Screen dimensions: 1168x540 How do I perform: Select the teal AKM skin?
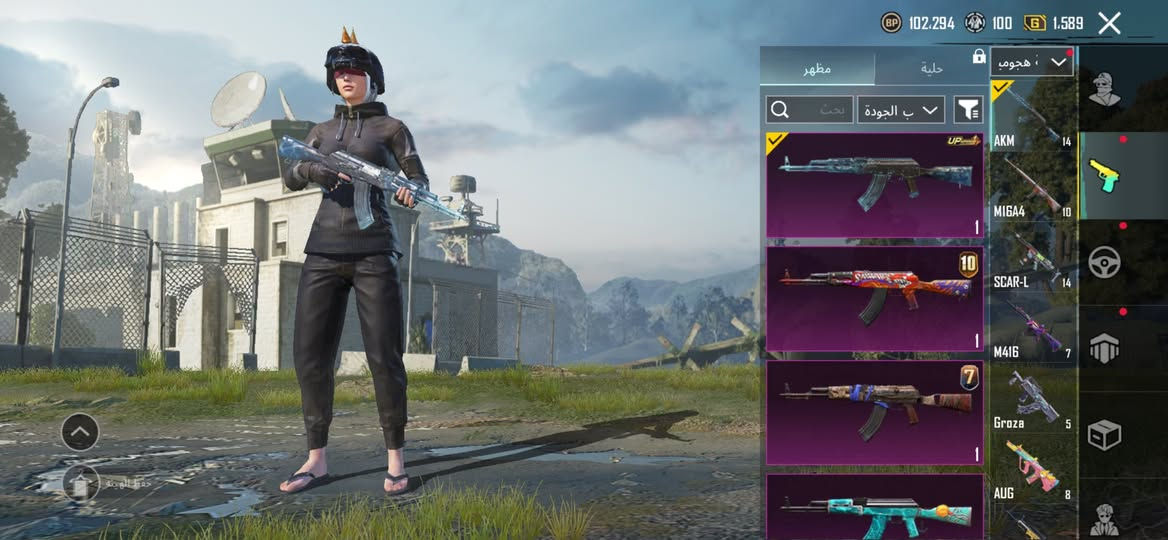coord(874,508)
